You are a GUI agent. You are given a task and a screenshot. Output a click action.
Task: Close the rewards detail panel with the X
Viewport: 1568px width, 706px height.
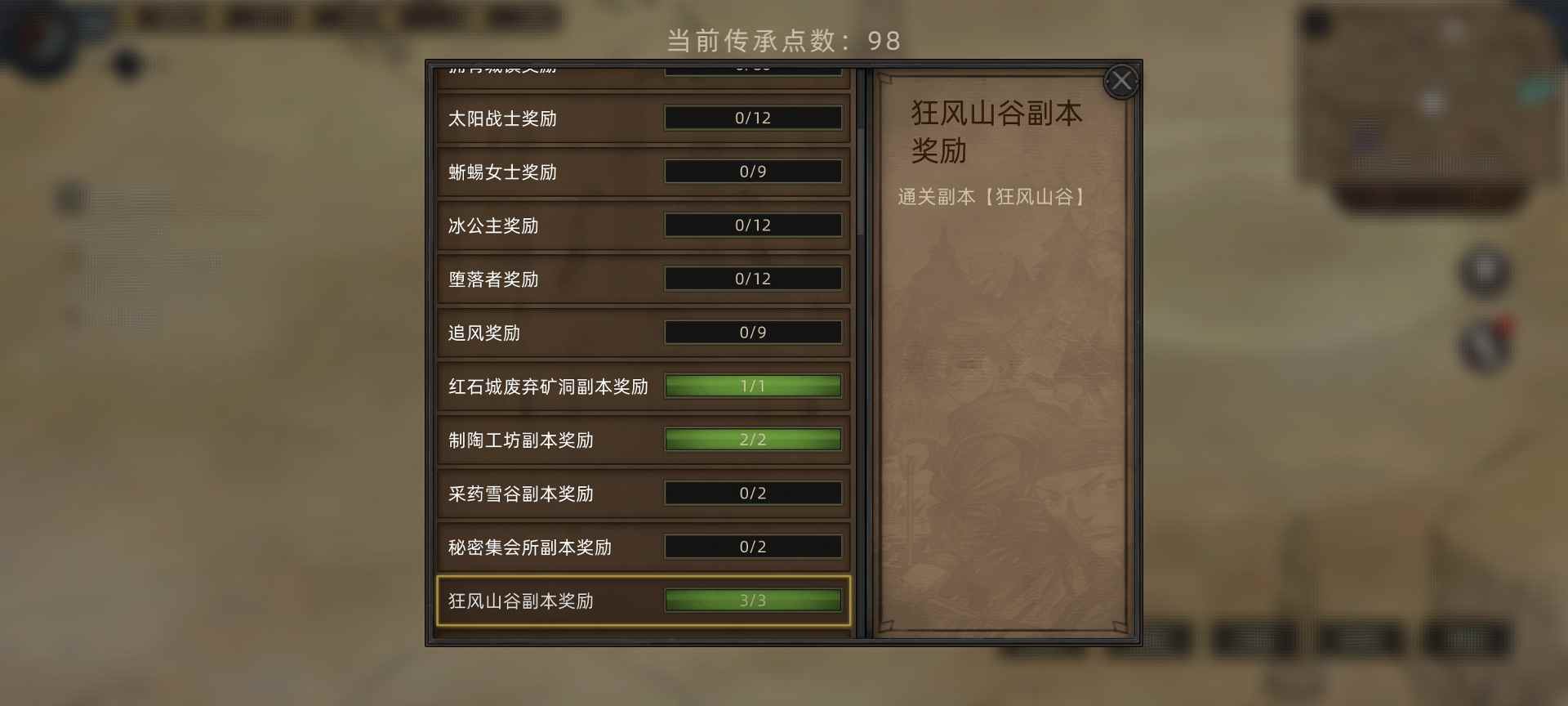[1122, 80]
